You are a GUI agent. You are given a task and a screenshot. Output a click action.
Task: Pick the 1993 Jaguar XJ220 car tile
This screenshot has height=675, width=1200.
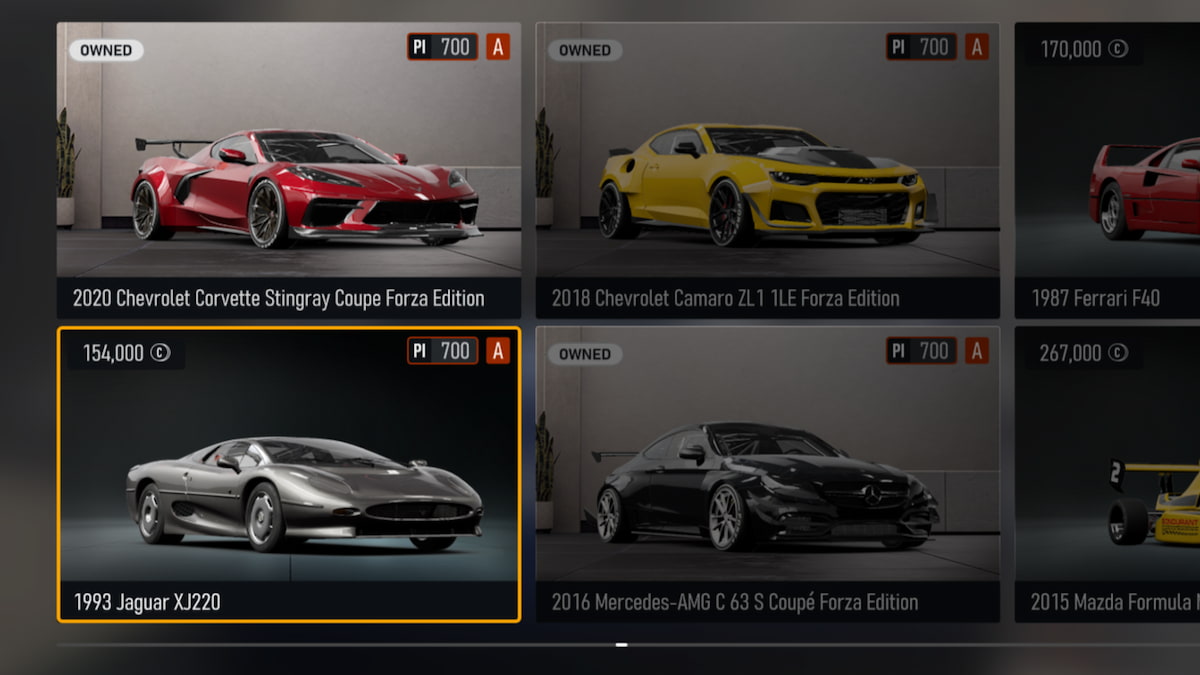[x=289, y=474]
